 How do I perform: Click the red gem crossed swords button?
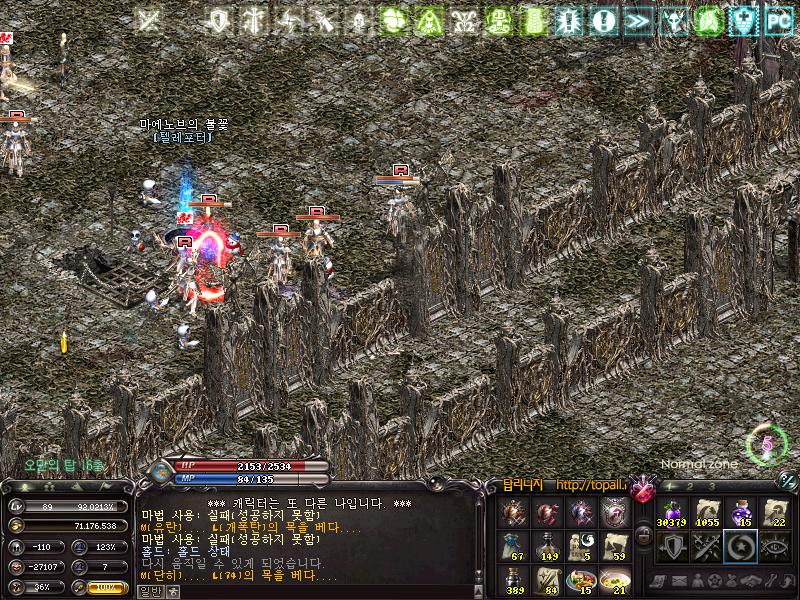[642, 489]
